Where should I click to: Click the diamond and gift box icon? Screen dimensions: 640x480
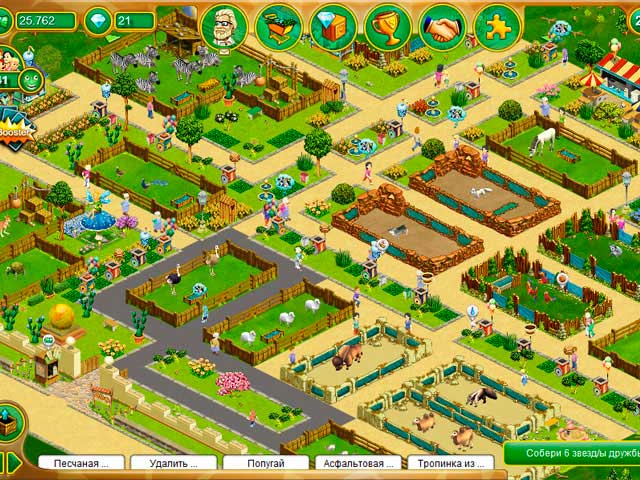333,27
